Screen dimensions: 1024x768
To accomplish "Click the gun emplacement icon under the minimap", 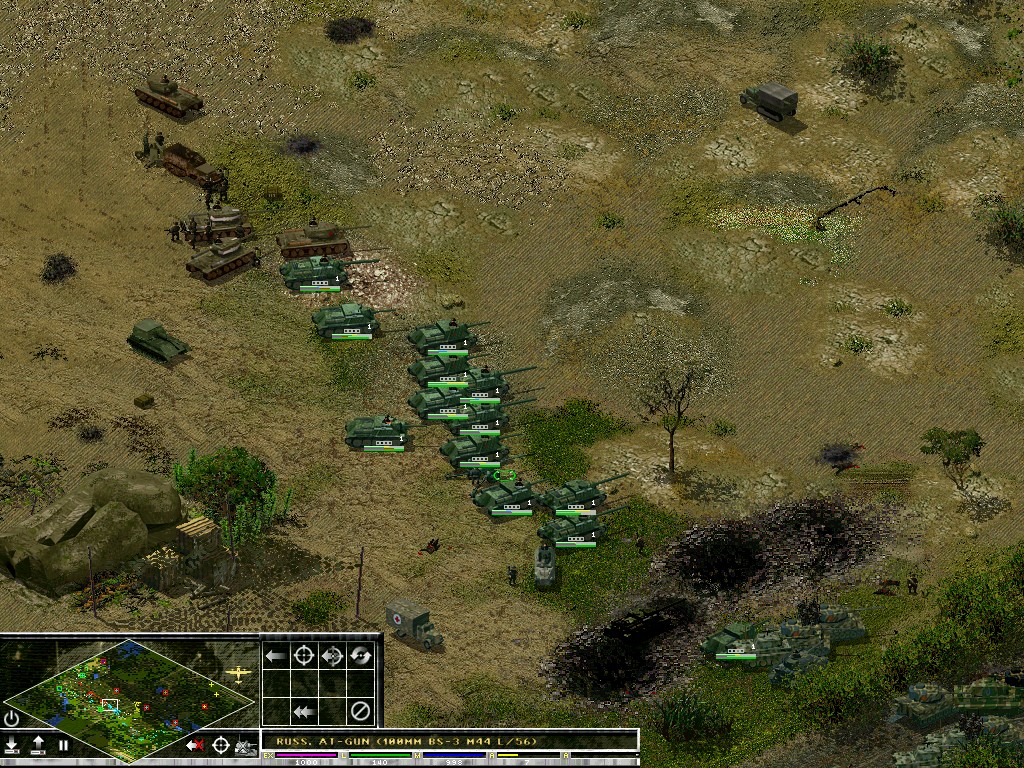I will pos(246,745).
